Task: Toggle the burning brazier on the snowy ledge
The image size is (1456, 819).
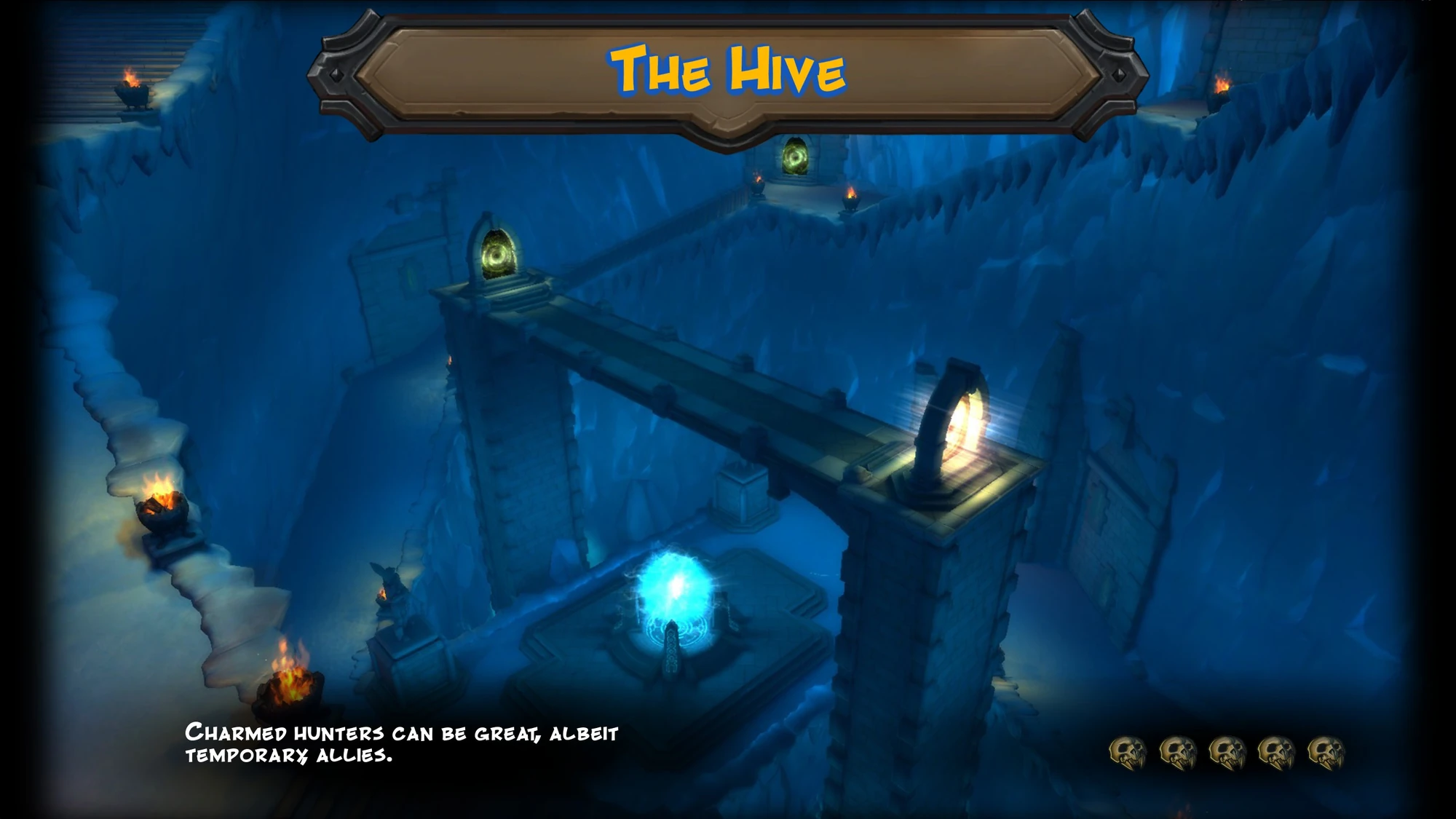Action: (162, 506)
